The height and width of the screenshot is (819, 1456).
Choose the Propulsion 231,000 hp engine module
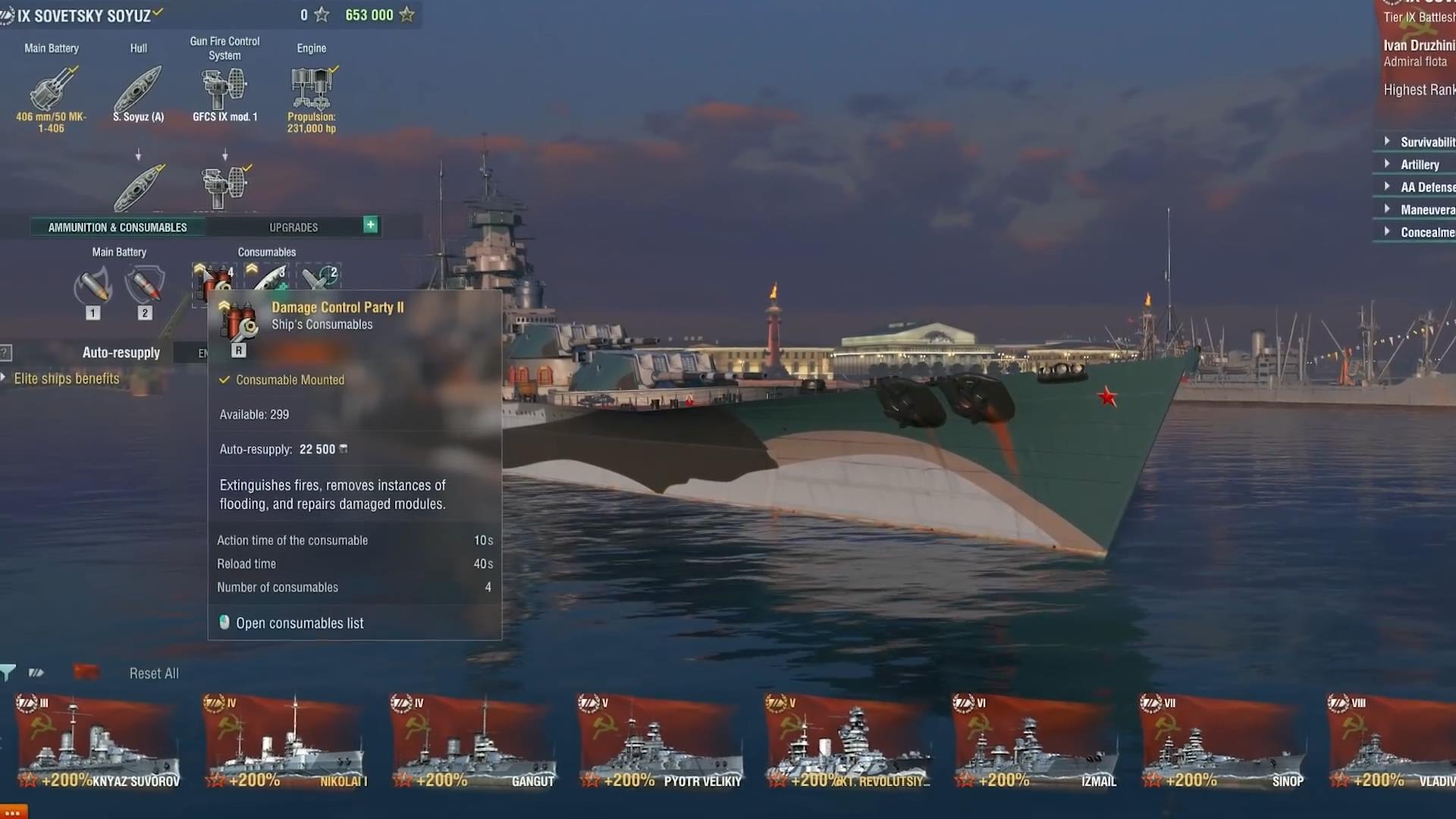point(311,89)
